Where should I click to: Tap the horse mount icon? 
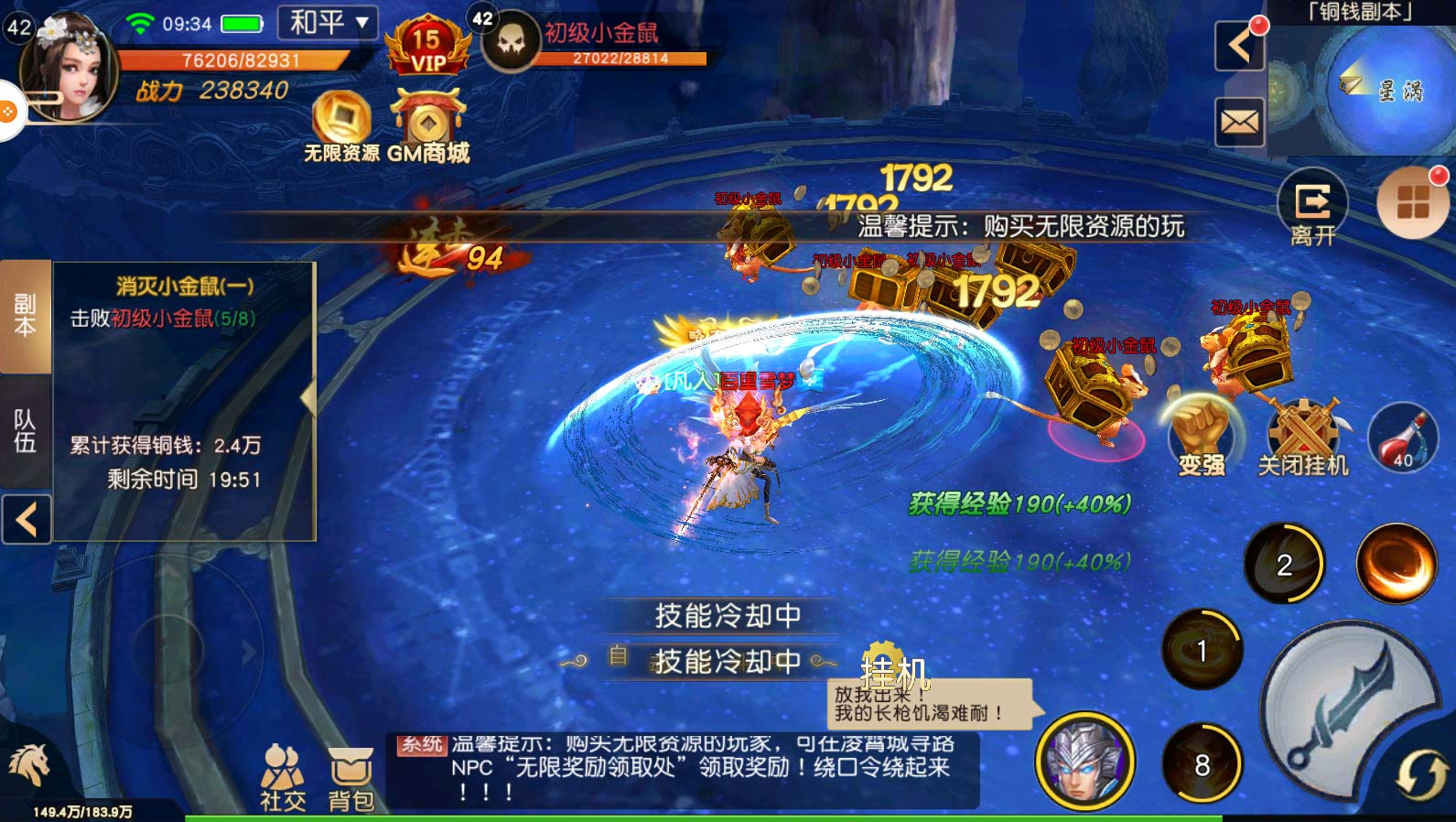tap(29, 764)
